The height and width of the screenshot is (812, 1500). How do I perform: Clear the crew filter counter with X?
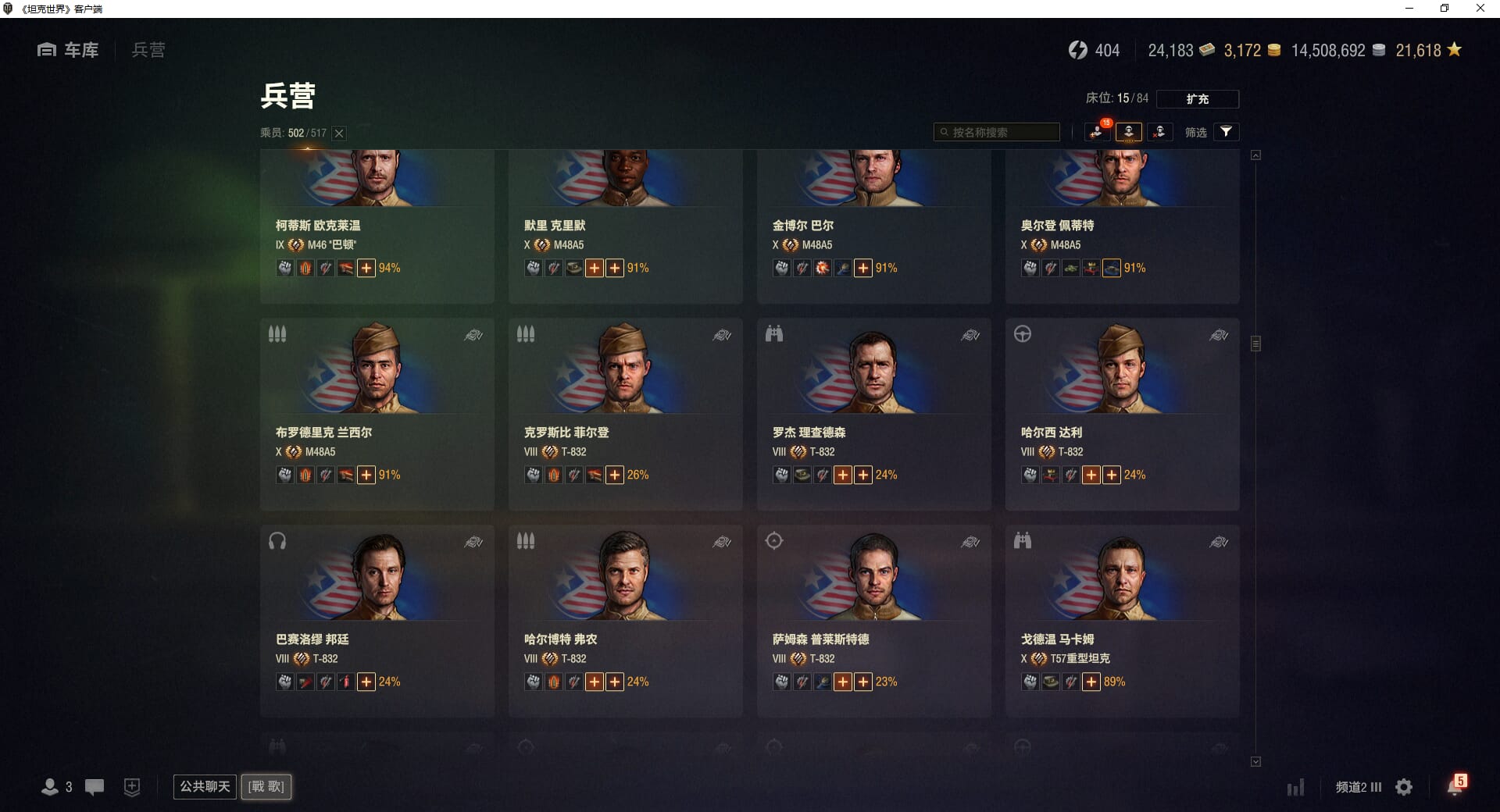click(339, 134)
